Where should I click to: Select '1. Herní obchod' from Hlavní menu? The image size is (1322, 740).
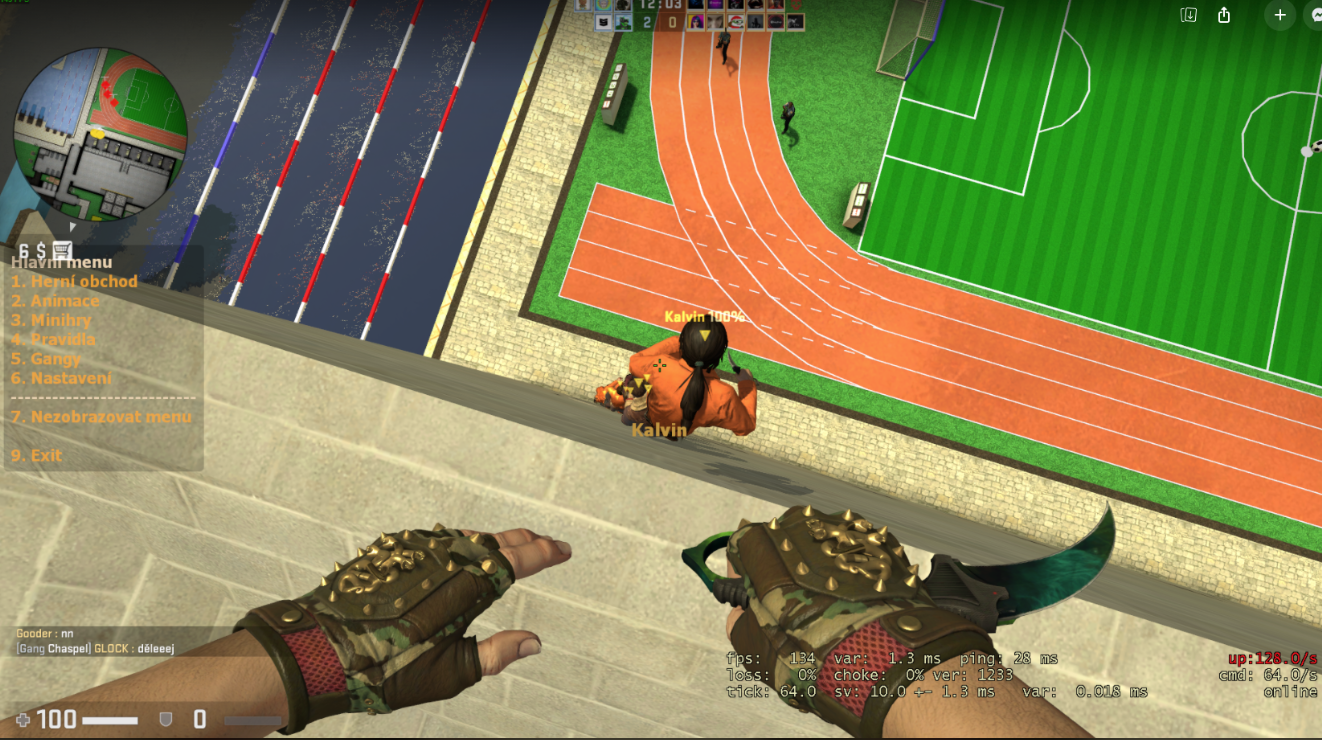pyautogui.click(x=75, y=281)
